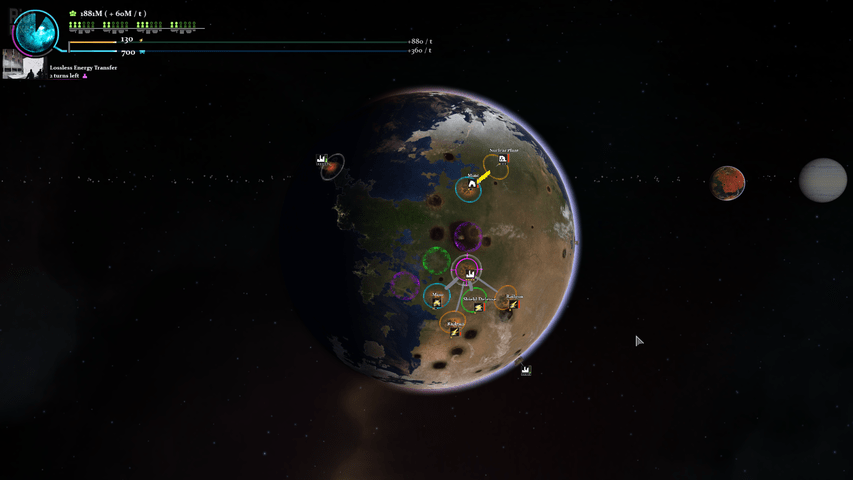Switch view to the red planet Mars
Viewport: 853px width, 480px height.
(728, 183)
